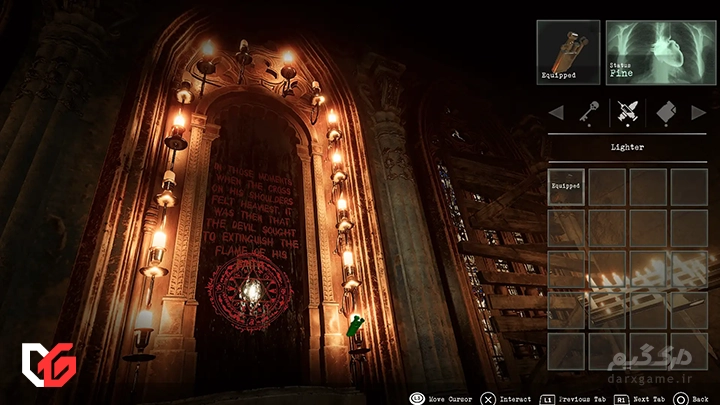Viewport: 720px width, 405px height.
Task: Inspect the X-ray health status panel
Action: click(x=660, y=52)
